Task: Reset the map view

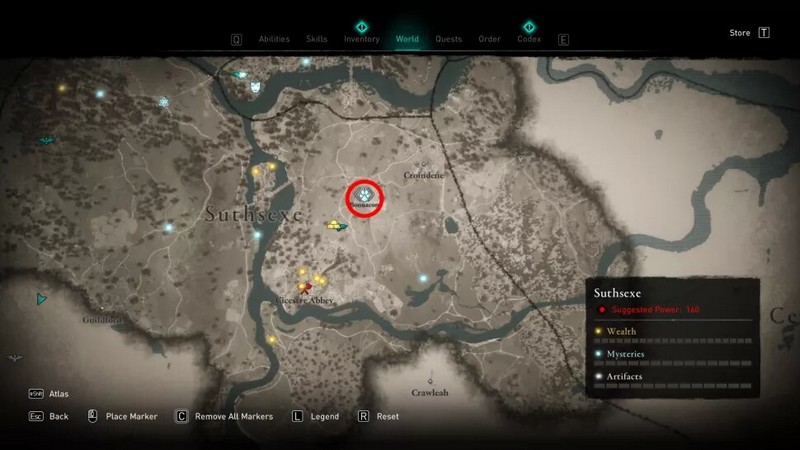Action: [x=388, y=416]
